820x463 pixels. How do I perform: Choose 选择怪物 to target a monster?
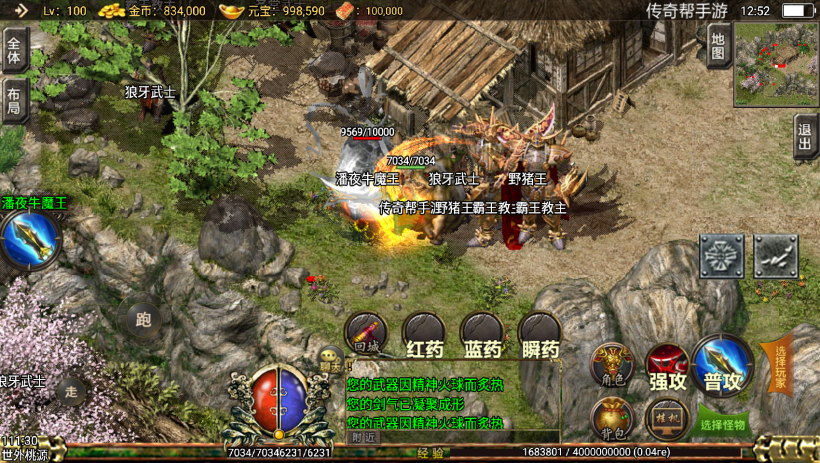pos(723,423)
